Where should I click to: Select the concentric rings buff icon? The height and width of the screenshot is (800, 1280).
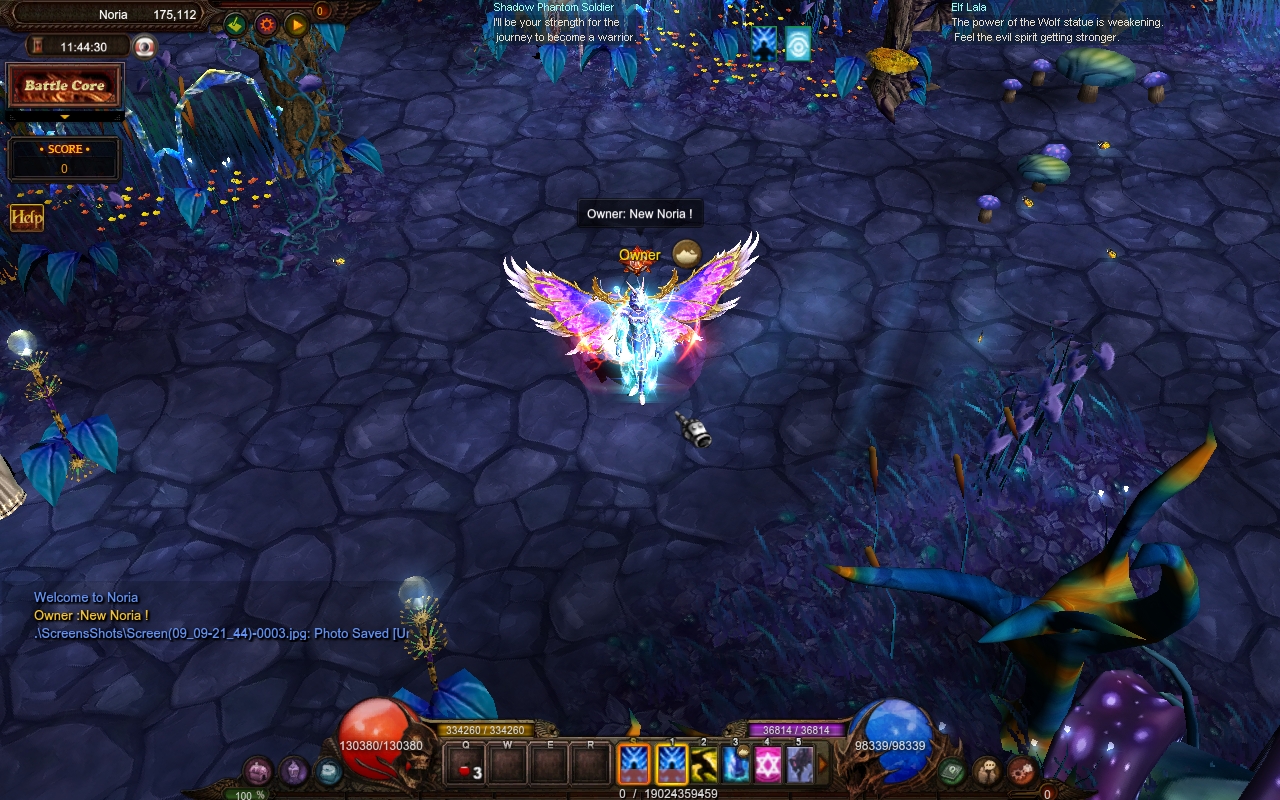tap(798, 44)
